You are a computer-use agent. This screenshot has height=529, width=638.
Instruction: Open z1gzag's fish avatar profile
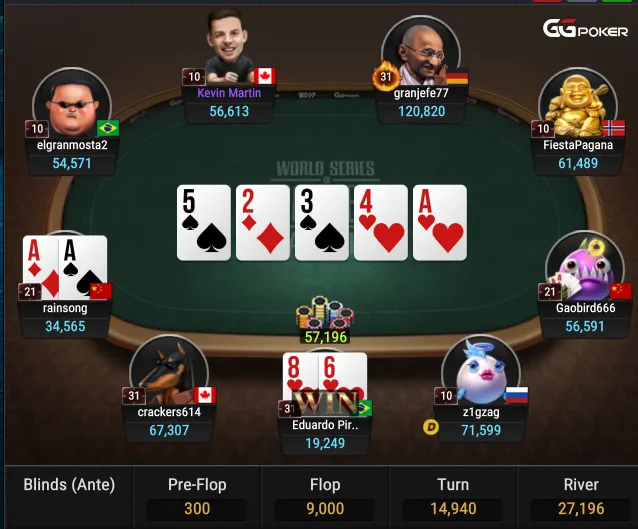coord(480,370)
